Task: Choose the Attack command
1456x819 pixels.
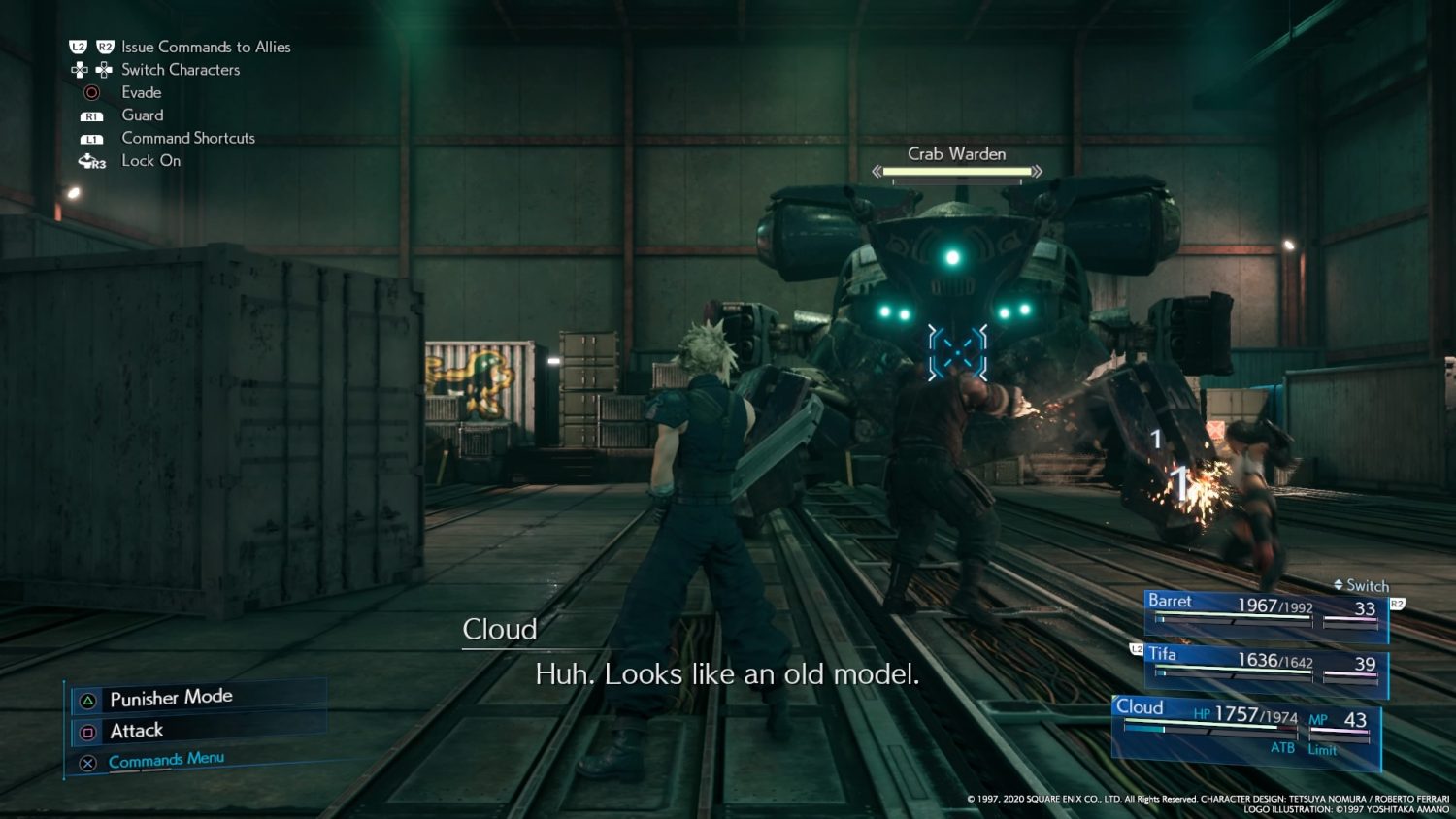Action: click(137, 731)
